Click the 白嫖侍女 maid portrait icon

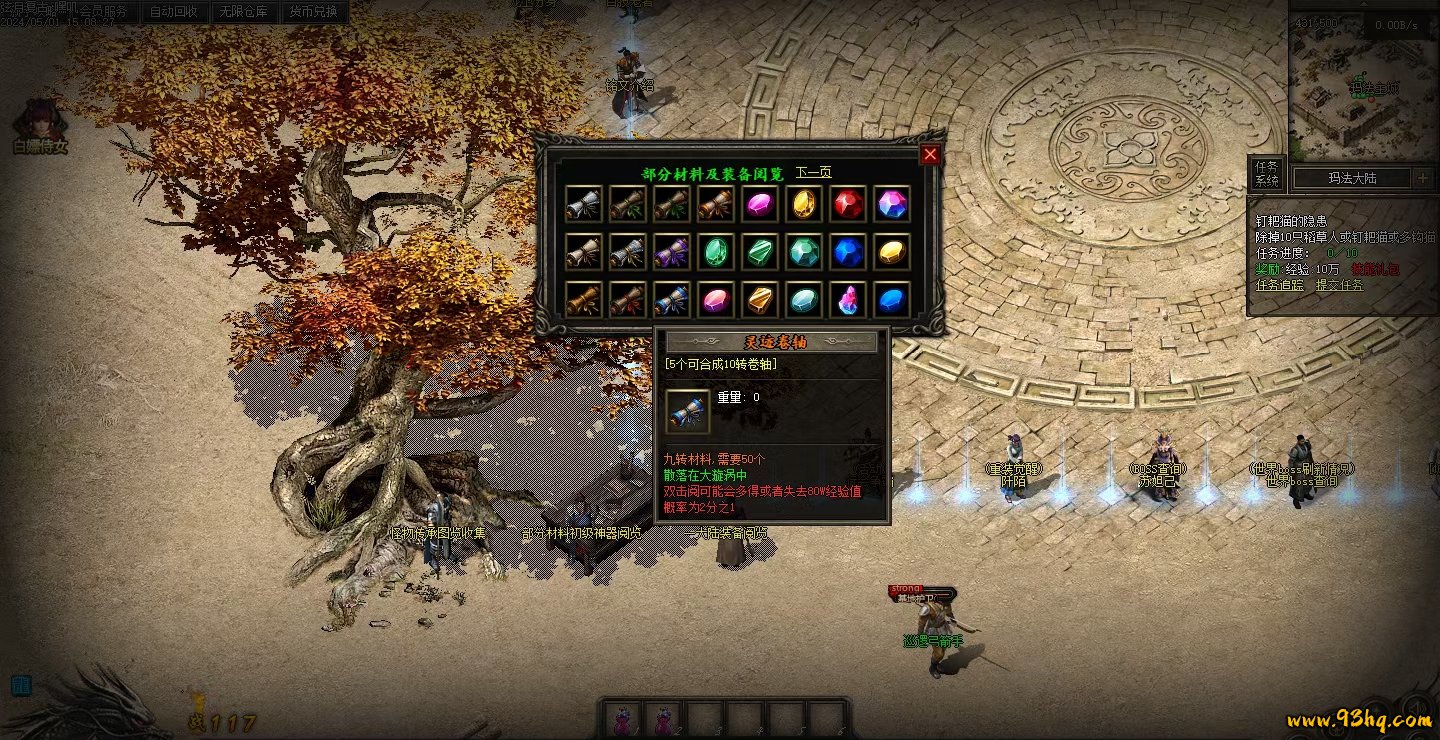[40, 120]
